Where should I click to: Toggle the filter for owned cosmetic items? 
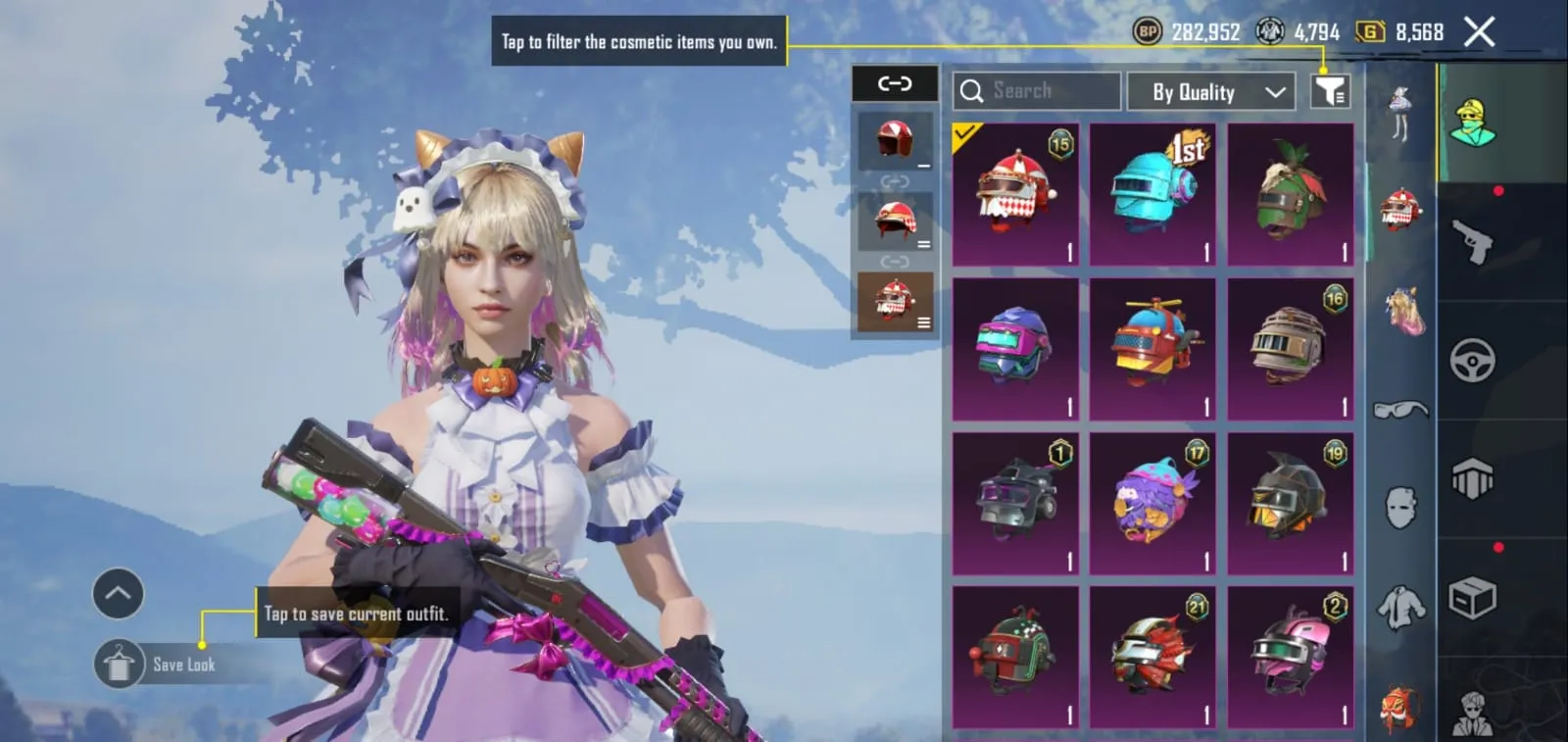pos(1332,90)
